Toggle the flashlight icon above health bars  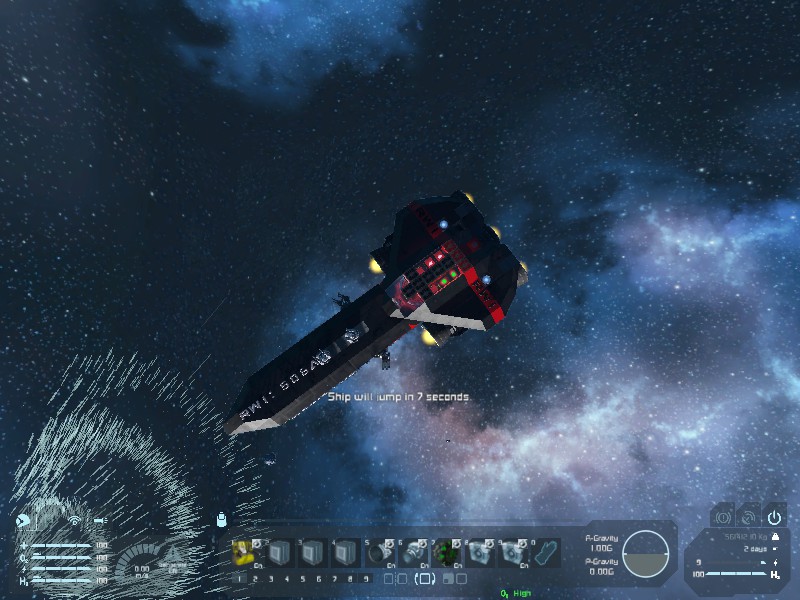click(x=100, y=520)
